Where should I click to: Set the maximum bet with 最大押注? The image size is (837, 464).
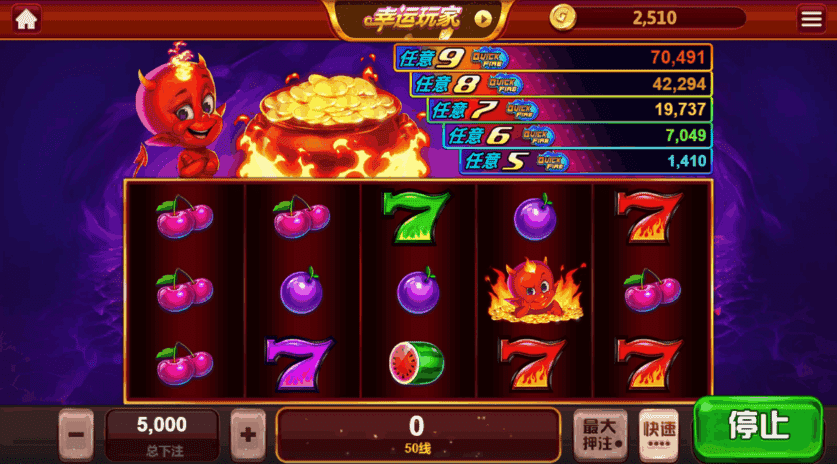pyautogui.click(x=600, y=434)
